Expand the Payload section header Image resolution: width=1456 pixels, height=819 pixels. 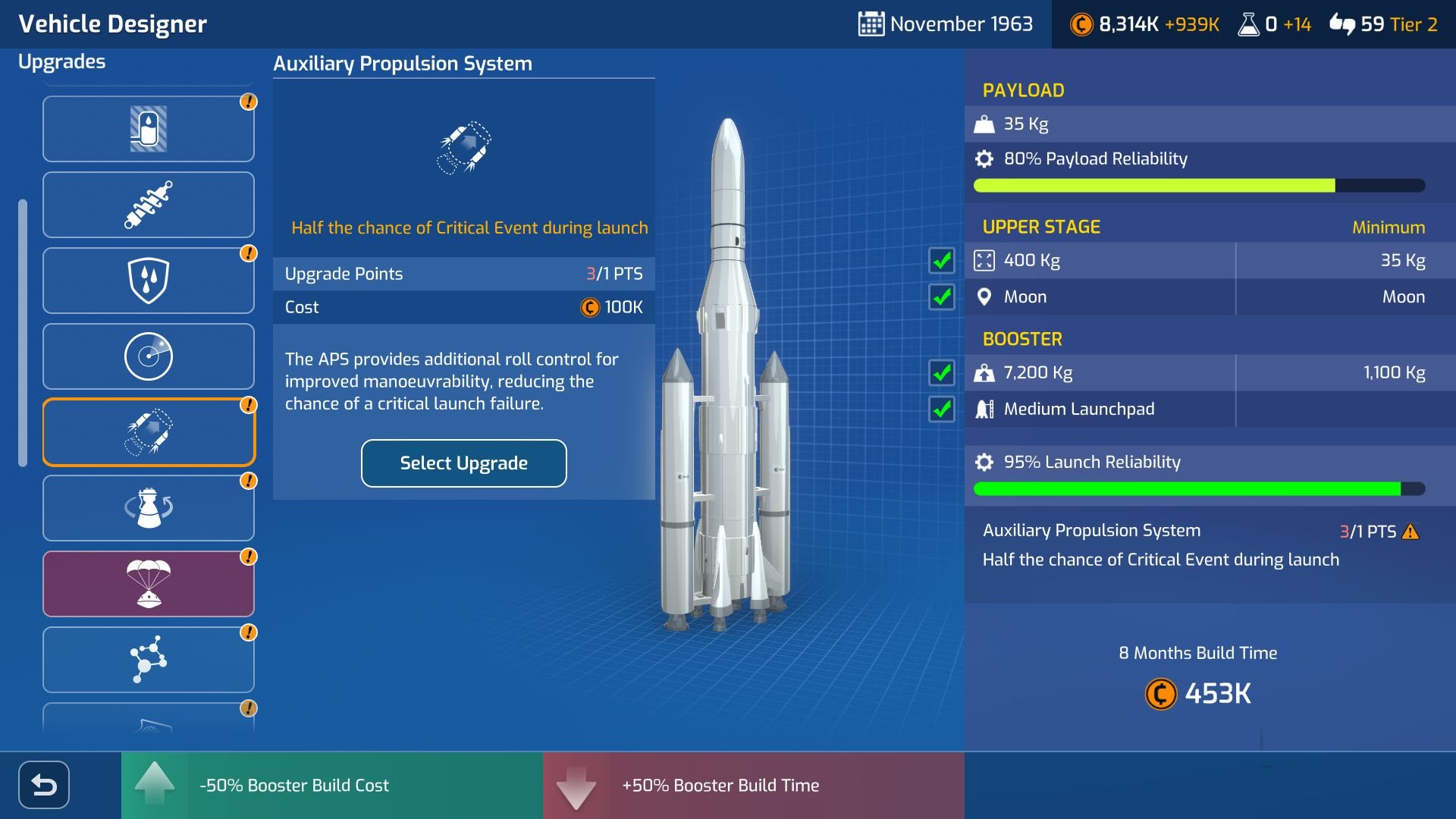tap(1024, 89)
